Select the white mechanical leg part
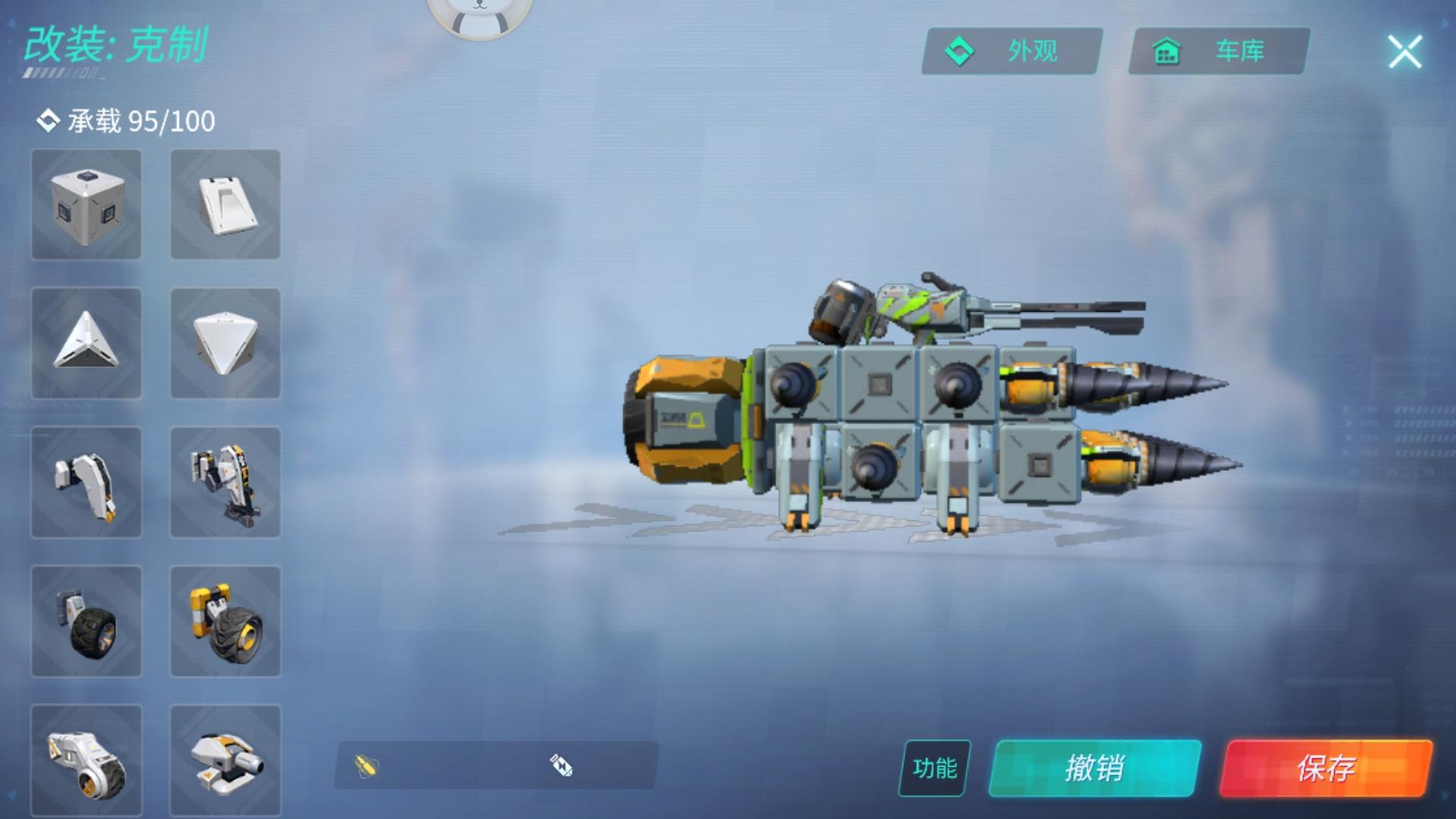This screenshot has height=819, width=1456. pyautogui.click(x=86, y=483)
